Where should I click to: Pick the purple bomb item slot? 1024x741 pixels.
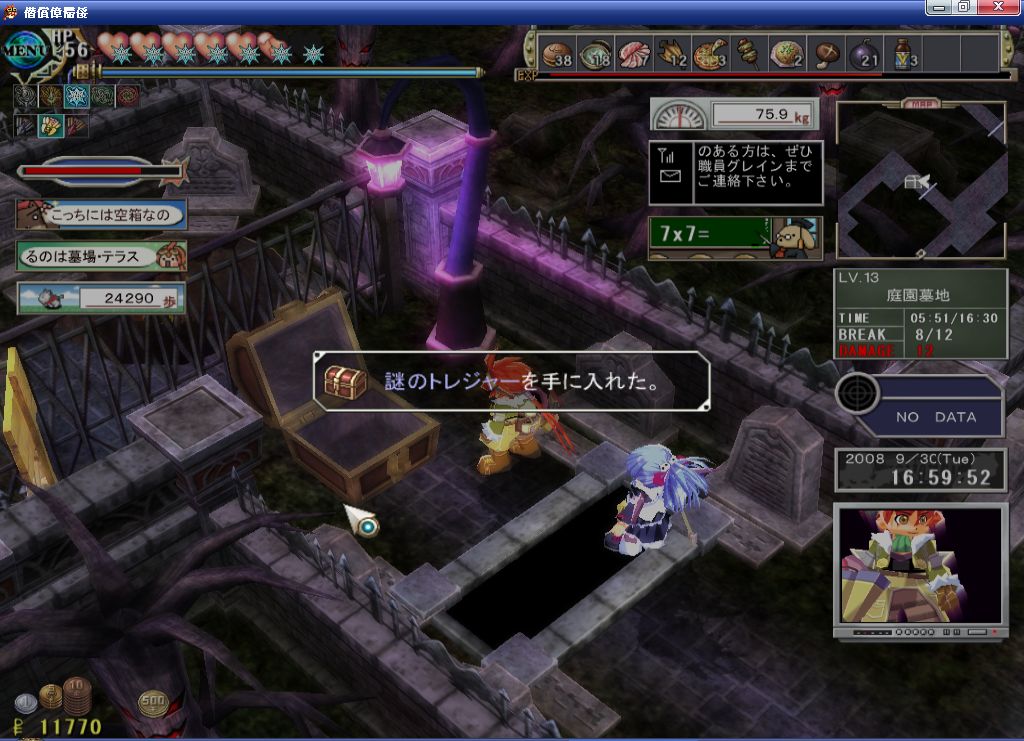[x=866, y=53]
